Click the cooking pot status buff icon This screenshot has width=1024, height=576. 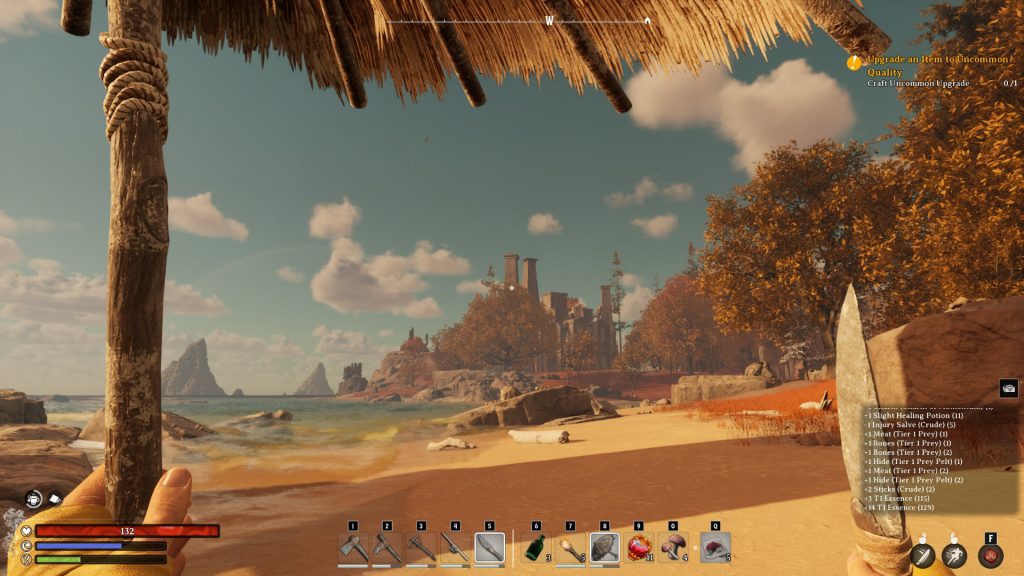pyautogui.click(x=34, y=497)
